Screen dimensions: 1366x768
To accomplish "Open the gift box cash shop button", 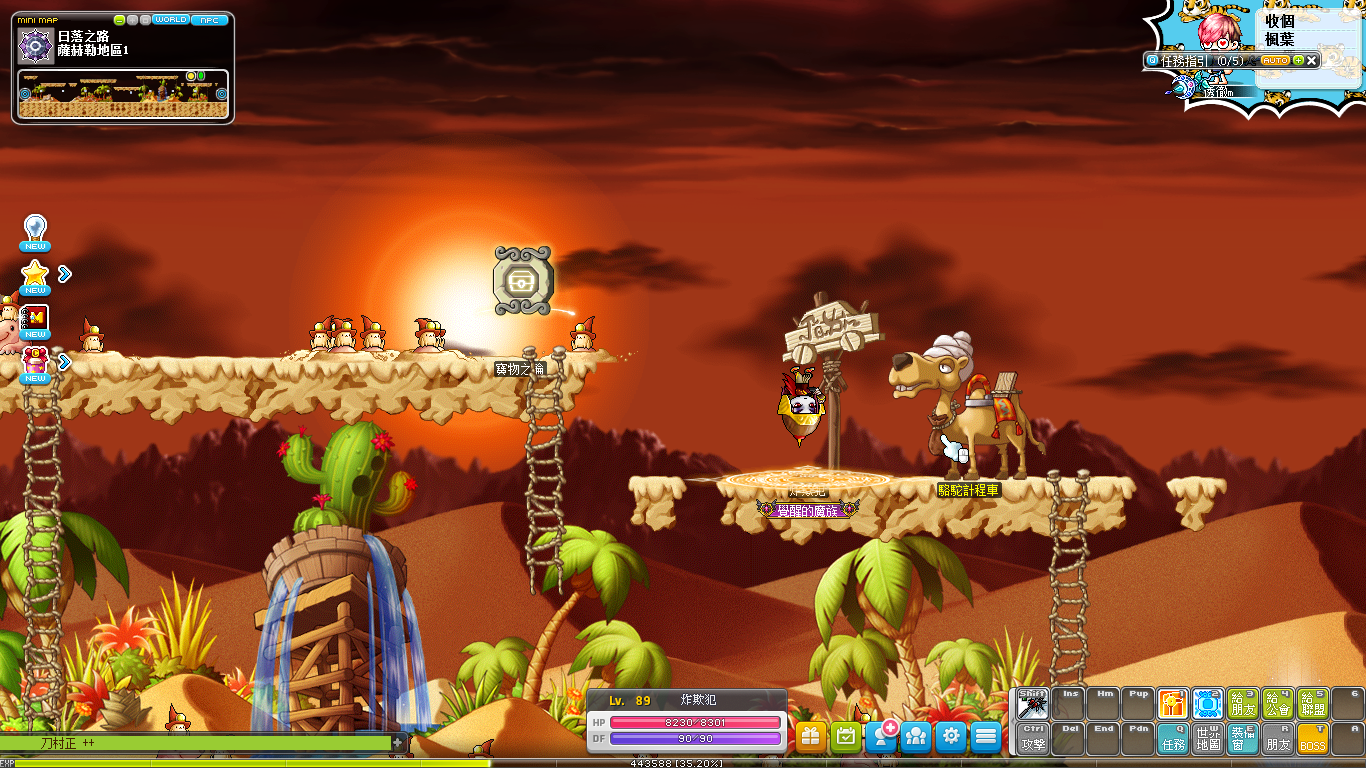I will pyautogui.click(x=811, y=737).
